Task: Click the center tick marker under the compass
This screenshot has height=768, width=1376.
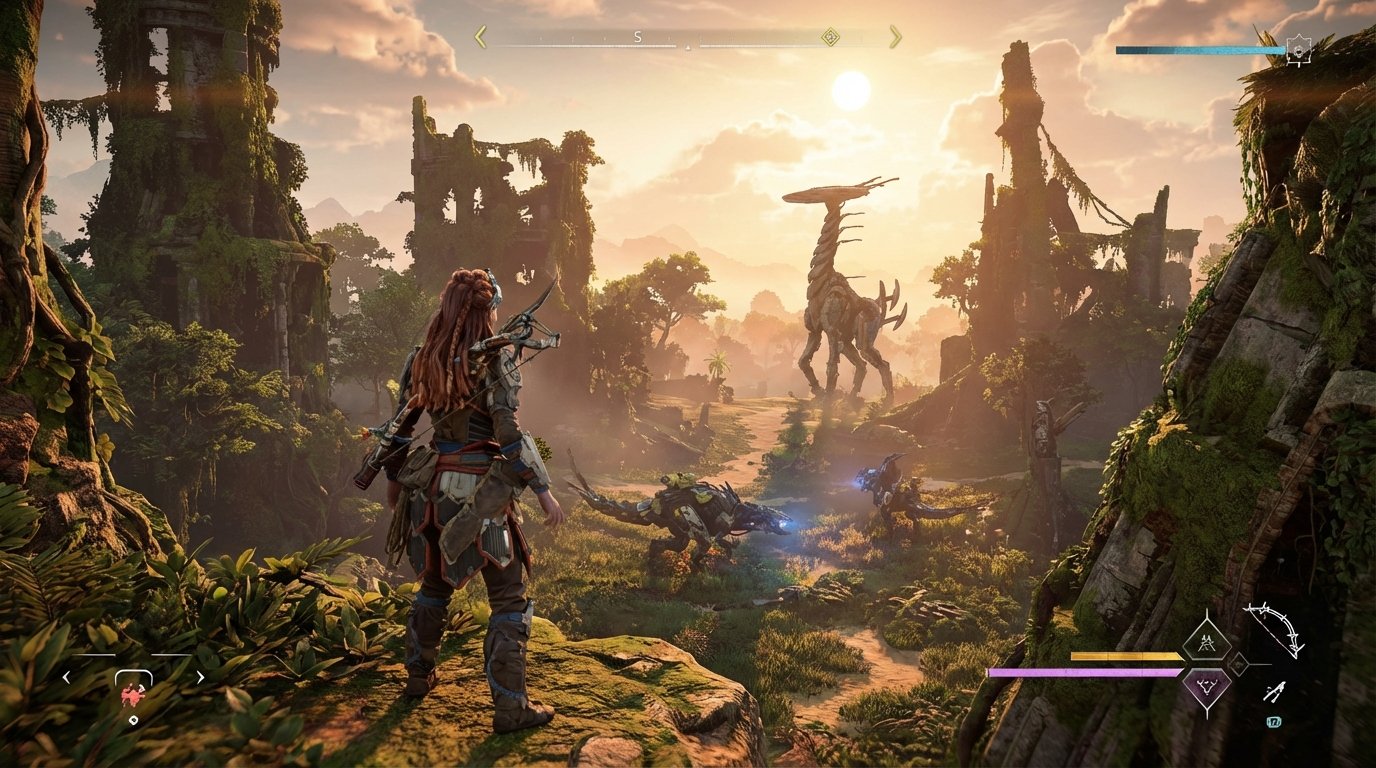Action: coord(689,48)
